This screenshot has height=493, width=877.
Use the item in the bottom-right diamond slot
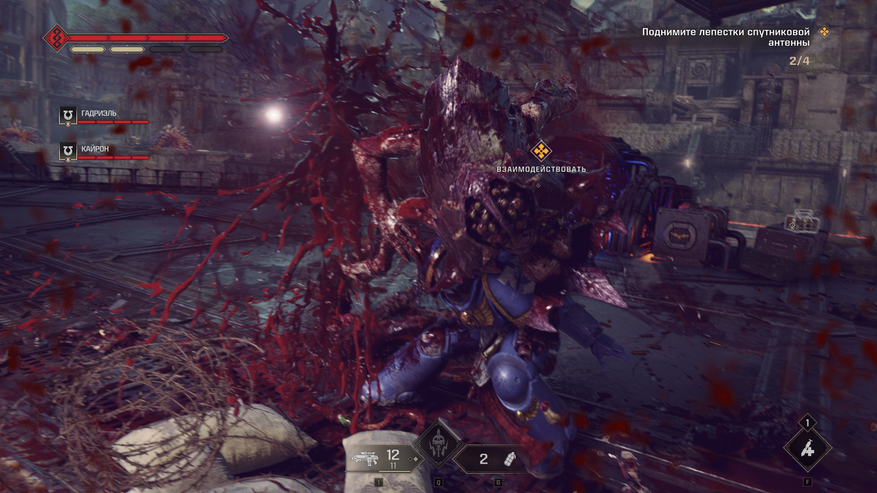(807, 447)
